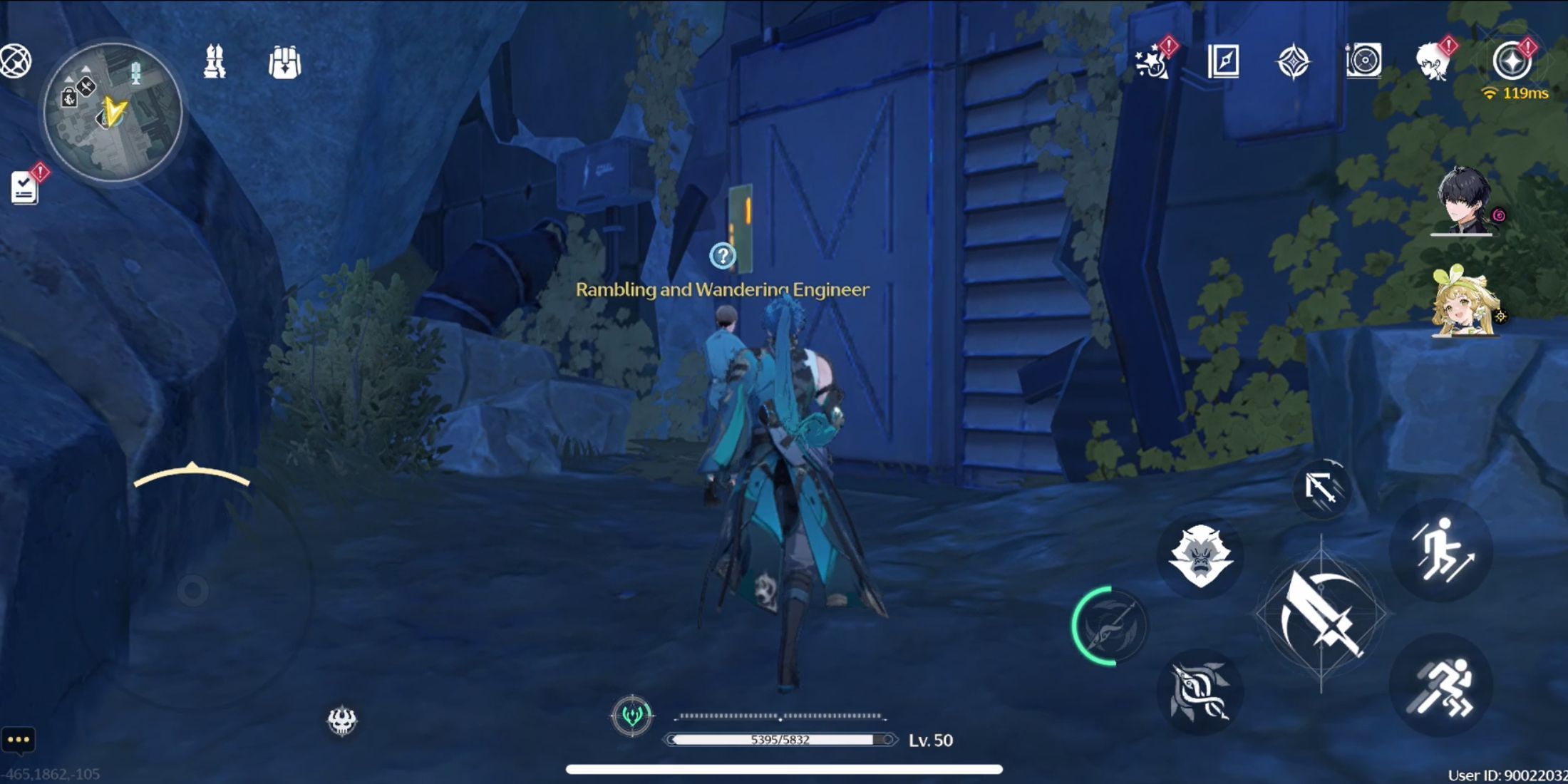Switch to the dark-haired male character
This screenshot has width=1568, height=784.
pyautogui.click(x=1464, y=201)
